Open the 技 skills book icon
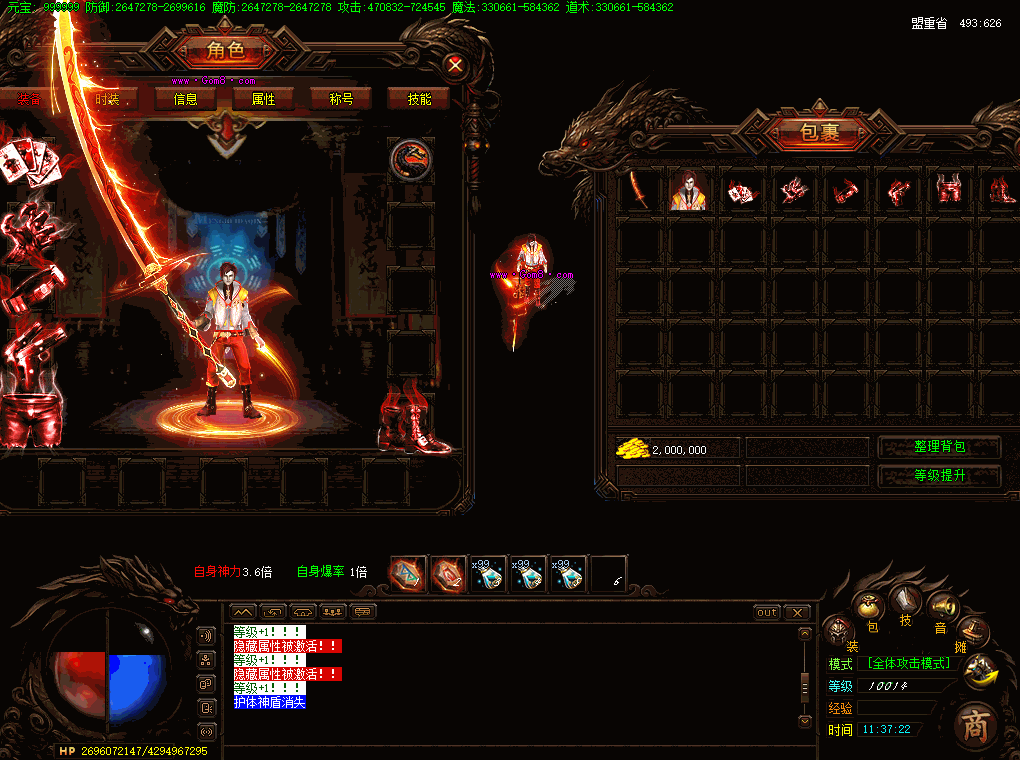1020x760 pixels. tap(906, 600)
